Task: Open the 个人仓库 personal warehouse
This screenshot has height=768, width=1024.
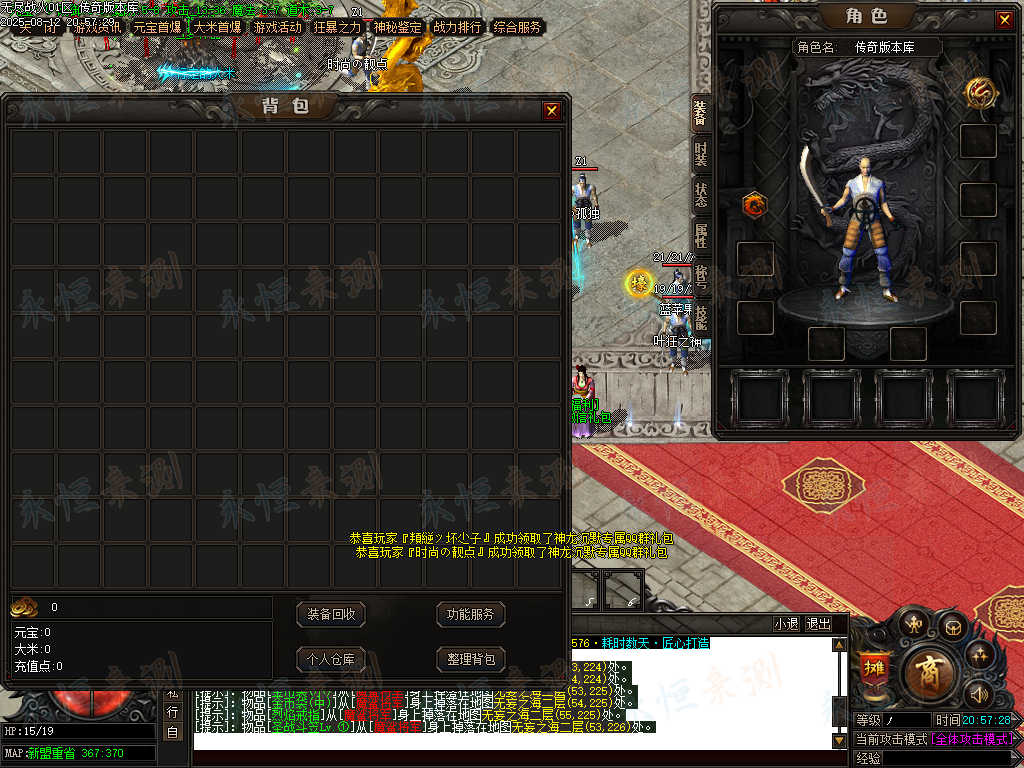Action: pyautogui.click(x=331, y=659)
